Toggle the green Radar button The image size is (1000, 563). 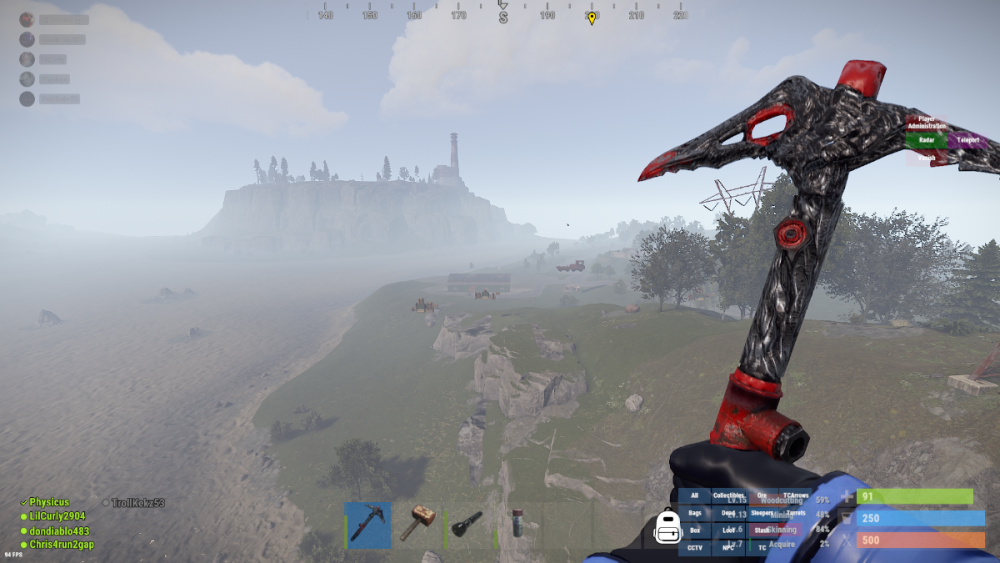(926, 141)
